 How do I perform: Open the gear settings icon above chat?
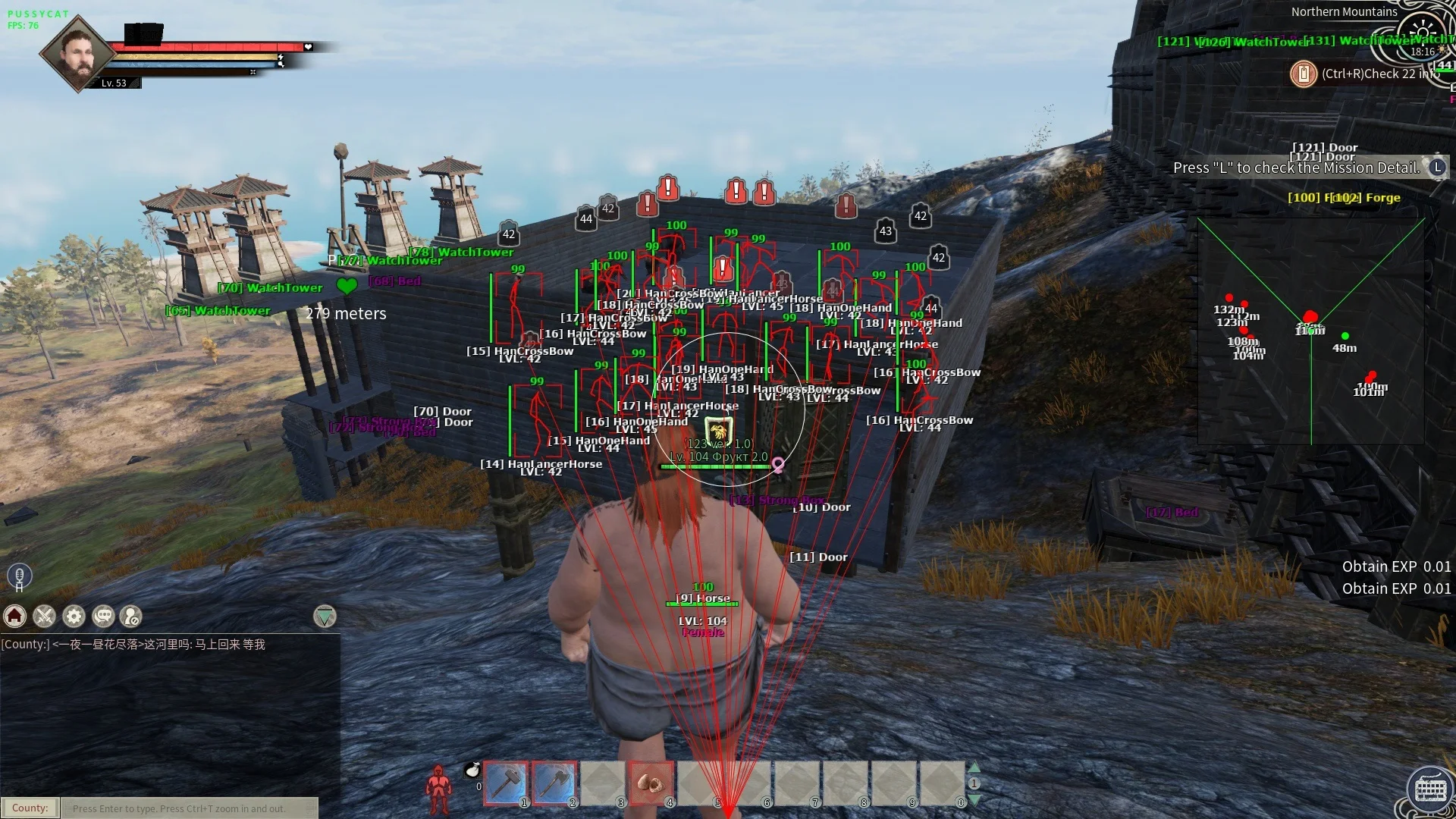click(74, 617)
